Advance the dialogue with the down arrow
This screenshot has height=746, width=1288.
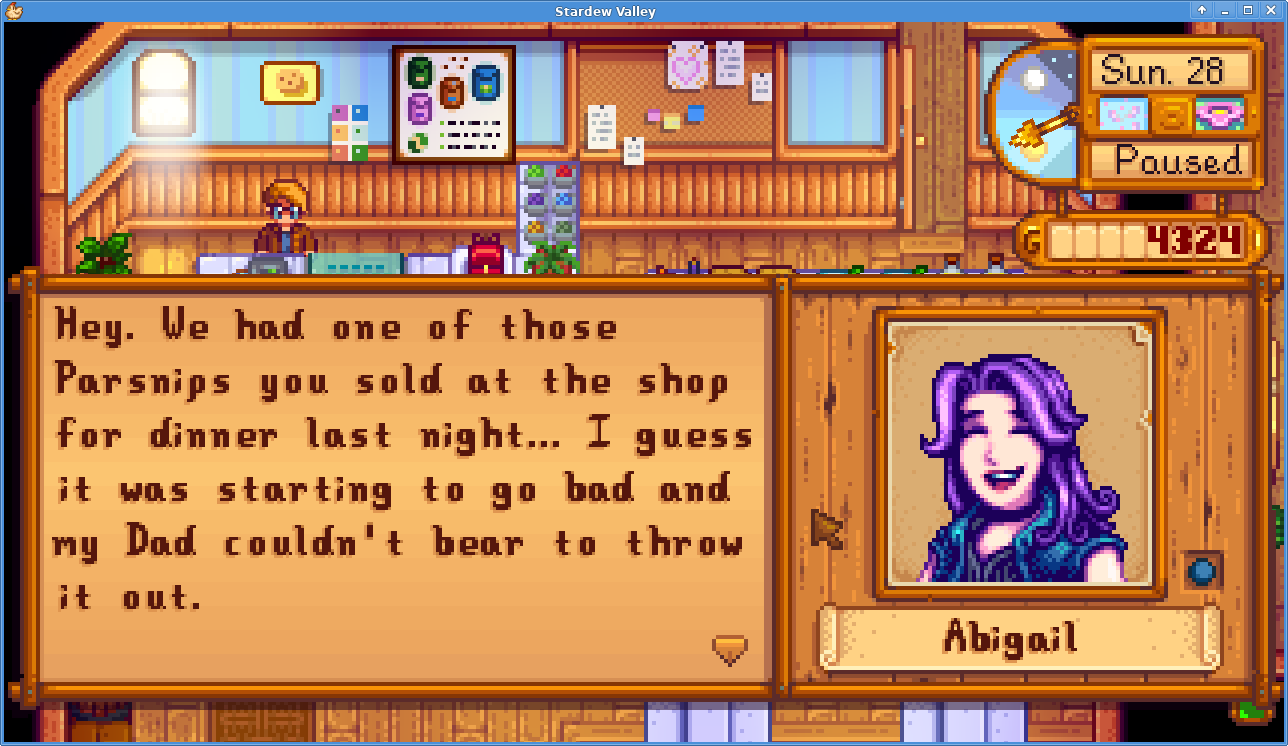730,650
